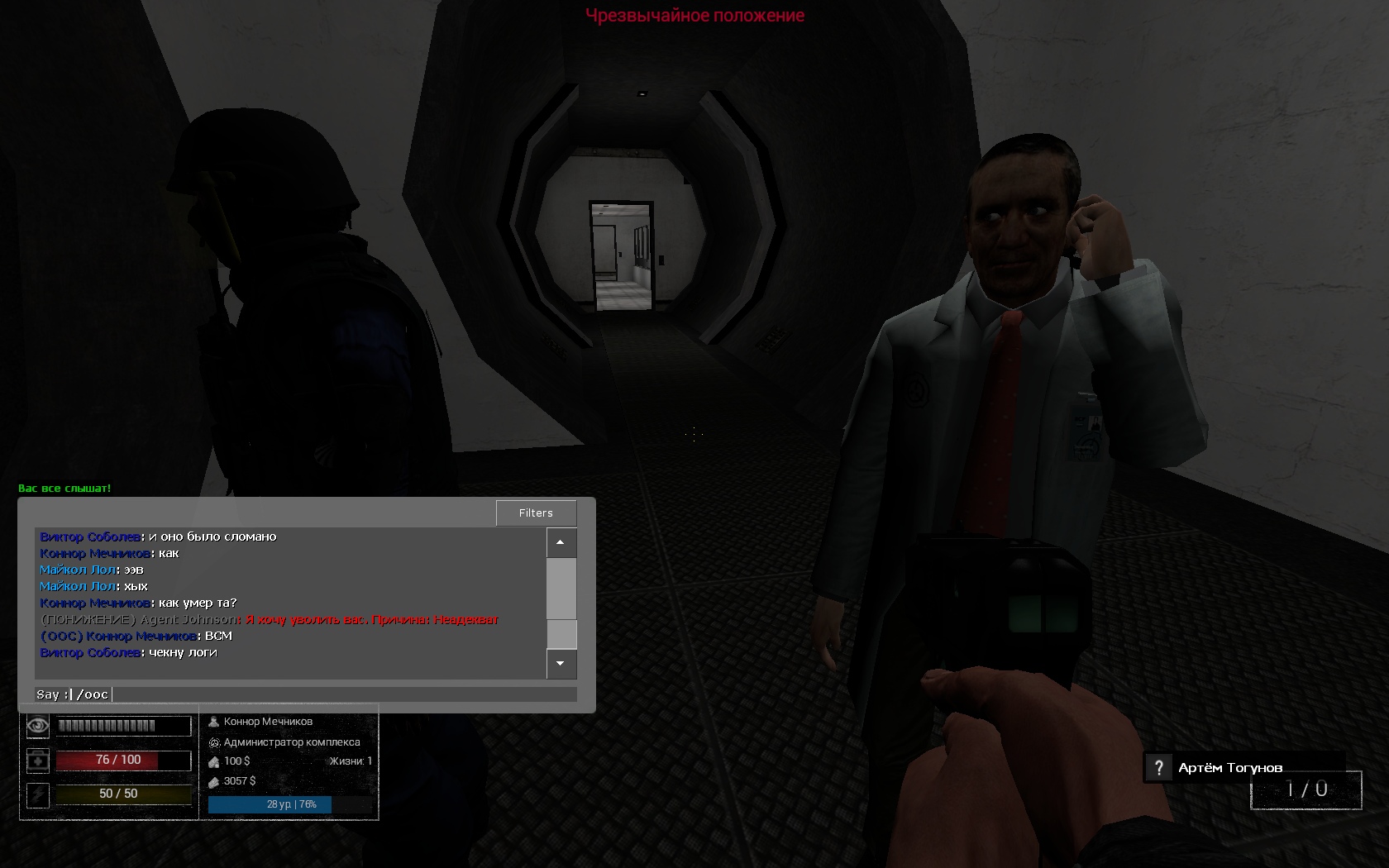Image resolution: width=1389 pixels, height=868 pixels.
Task: Click Виктор Соболев's name in chat
Action: pyautogui.click(x=89, y=536)
